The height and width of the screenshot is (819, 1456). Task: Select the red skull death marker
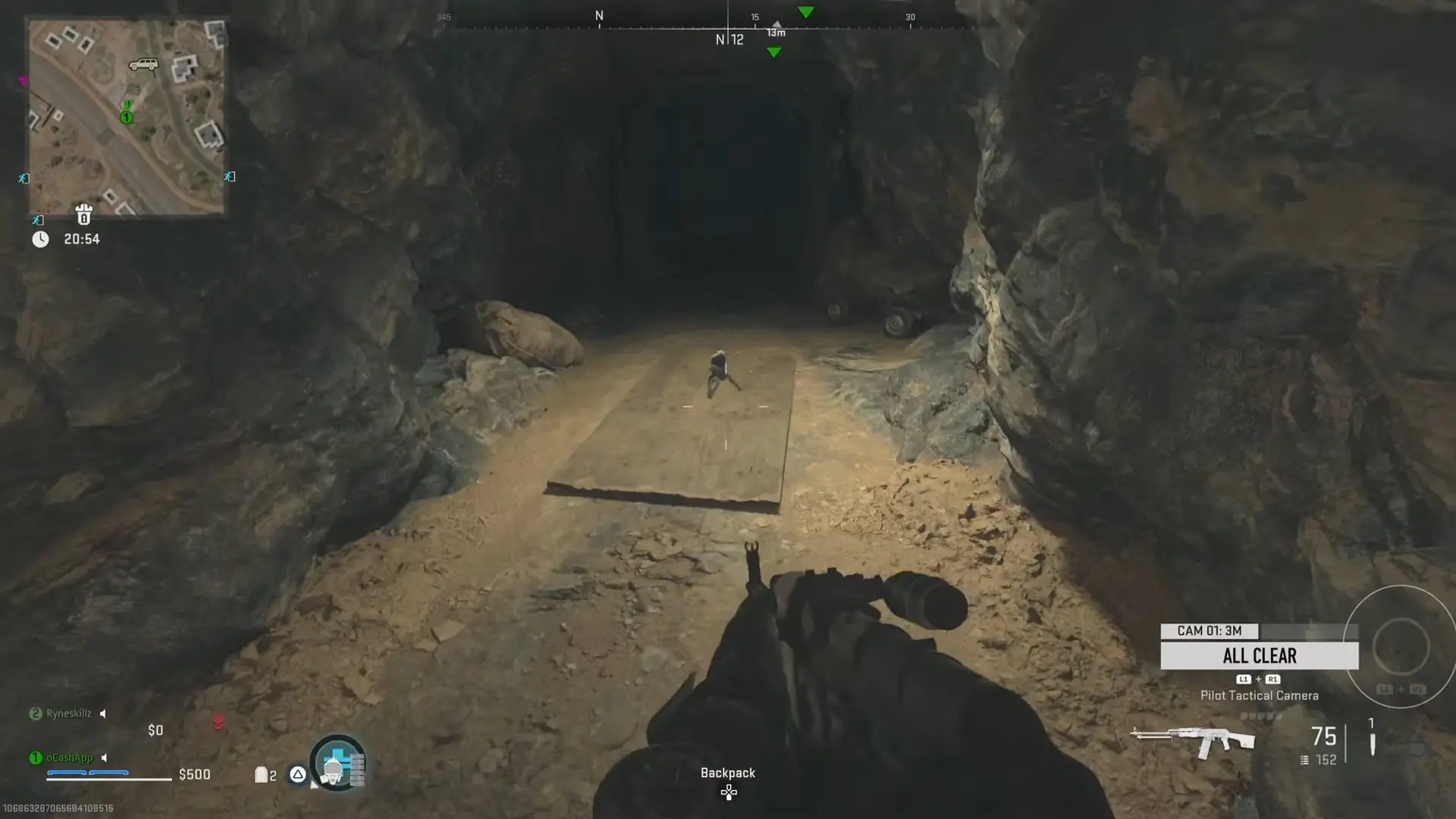point(218,722)
